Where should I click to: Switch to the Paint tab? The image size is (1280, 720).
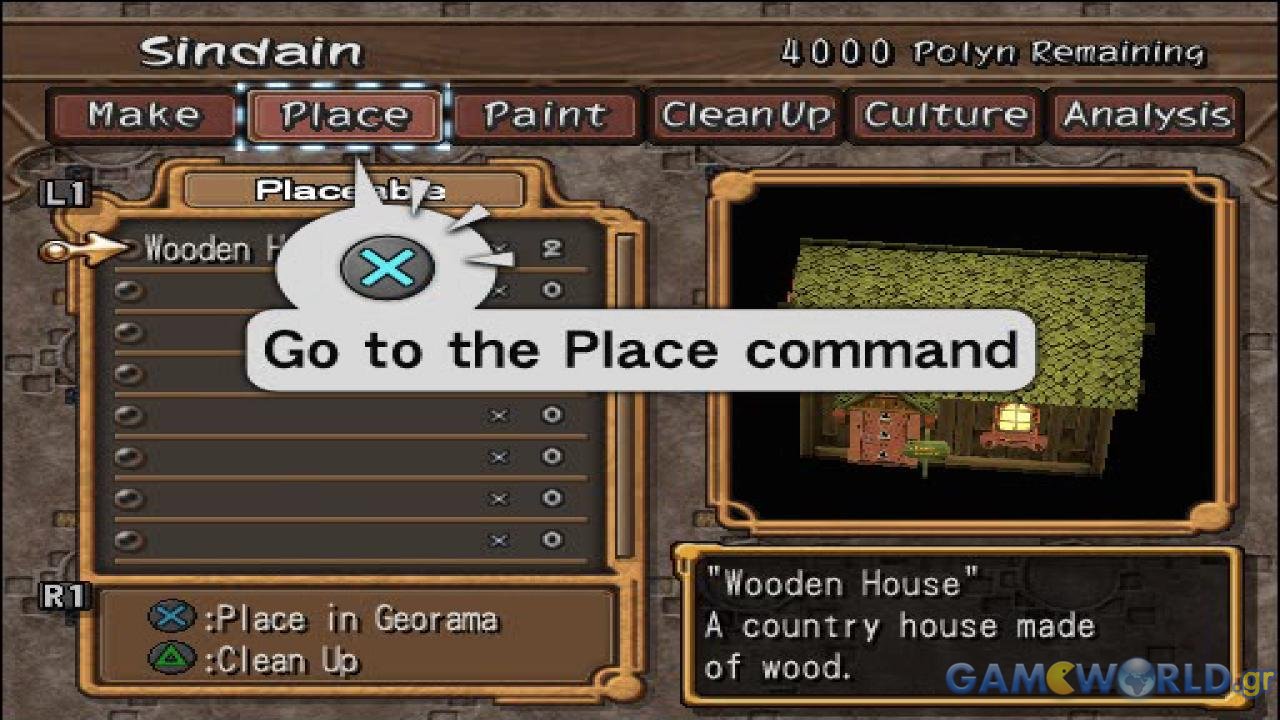click(546, 116)
